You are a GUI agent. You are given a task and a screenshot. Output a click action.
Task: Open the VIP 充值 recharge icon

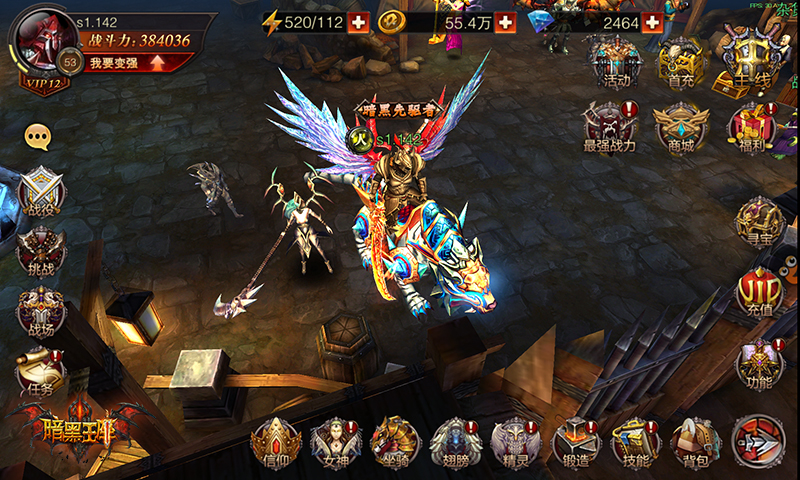759,293
